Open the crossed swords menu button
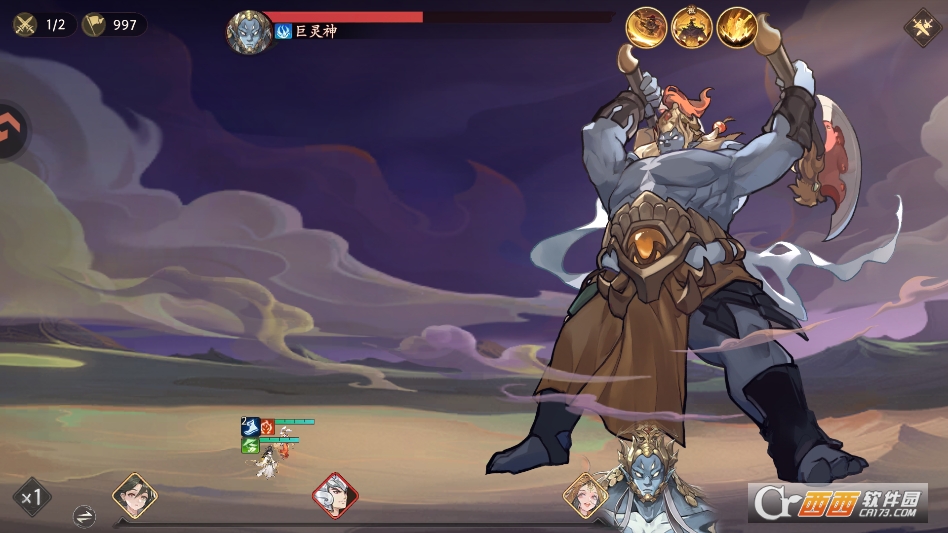Screen dimensions: 948x533 (922, 27)
